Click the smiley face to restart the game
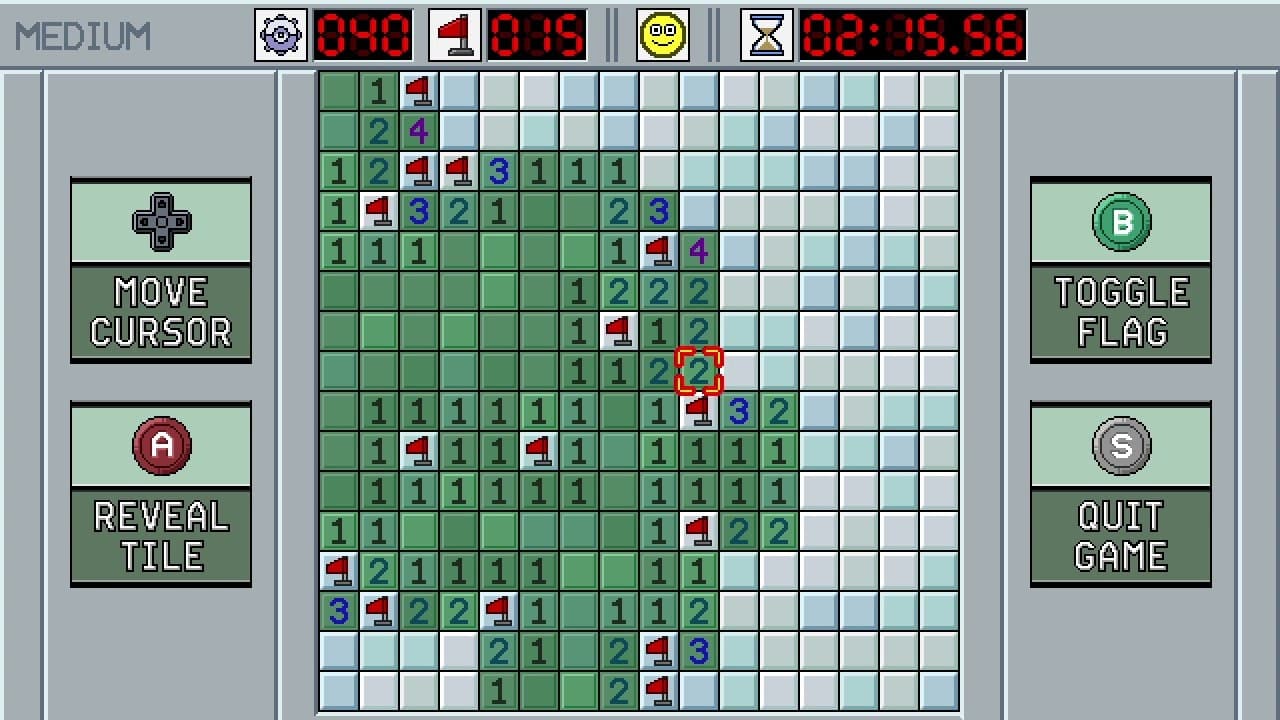1280x720 pixels. pyautogui.click(x=661, y=33)
